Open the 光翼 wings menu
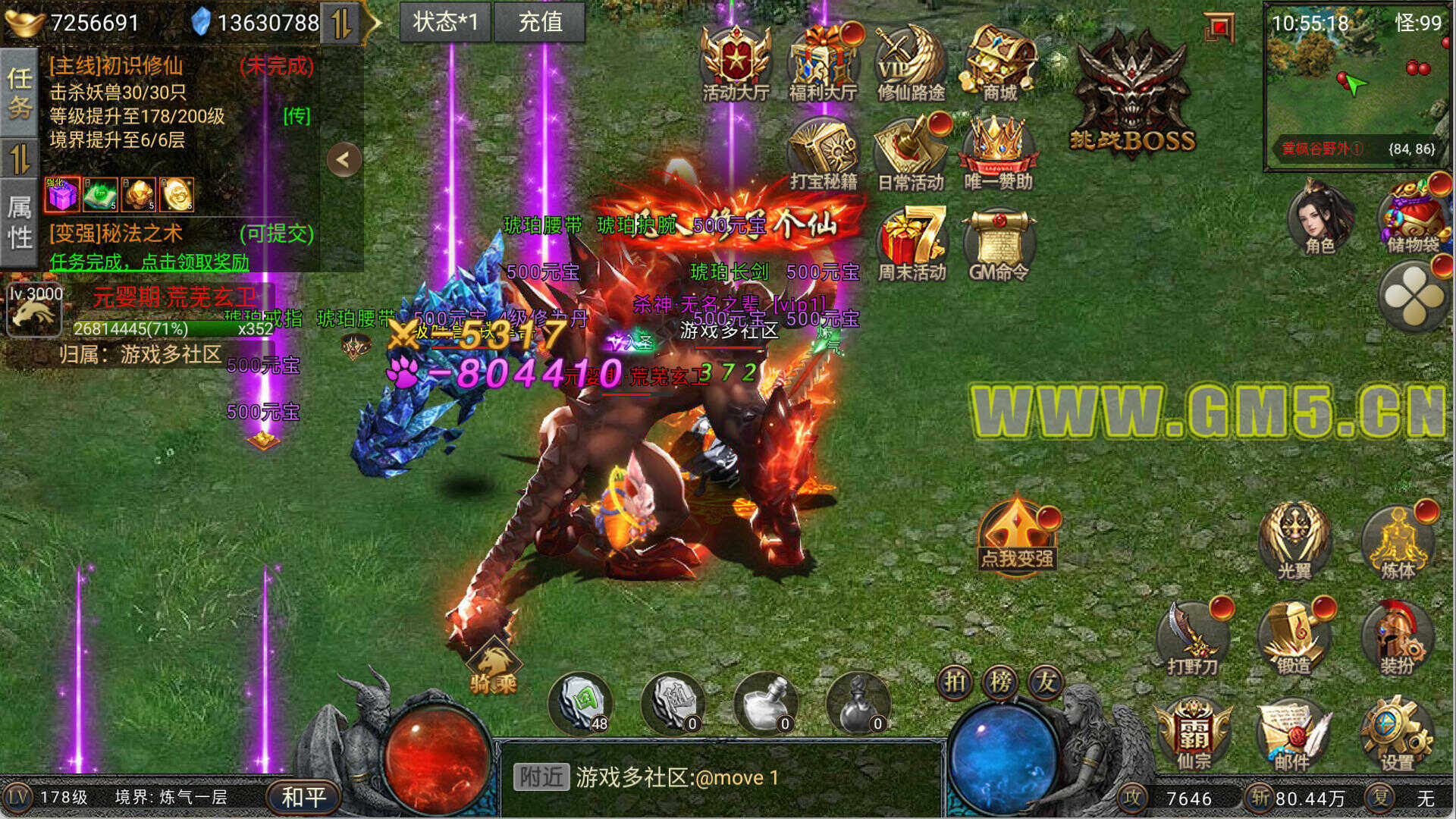 (1294, 542)
